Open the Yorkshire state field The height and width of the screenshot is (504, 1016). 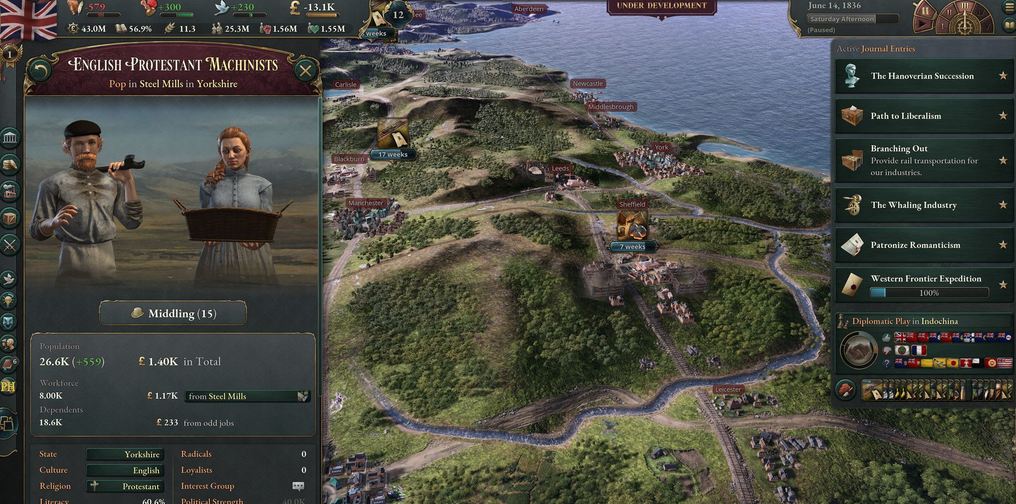[x=124, y=454]
